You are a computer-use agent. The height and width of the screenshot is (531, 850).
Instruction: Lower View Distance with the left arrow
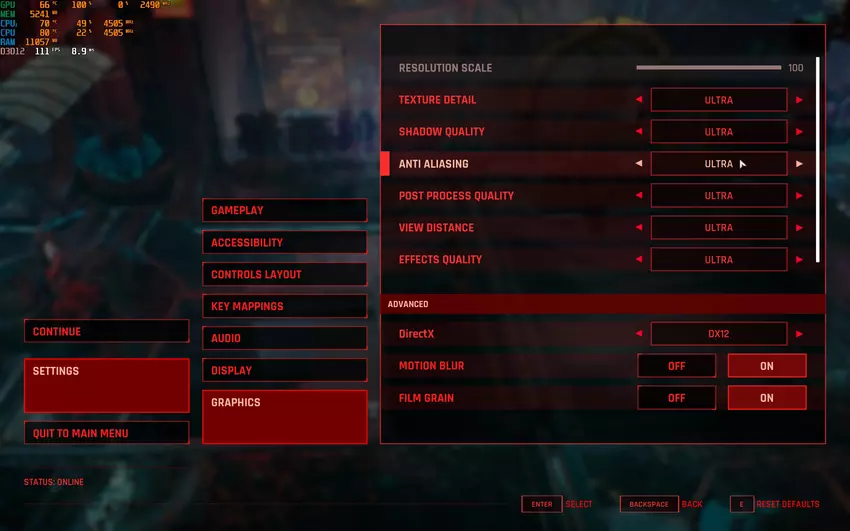[x=639, y=228]
